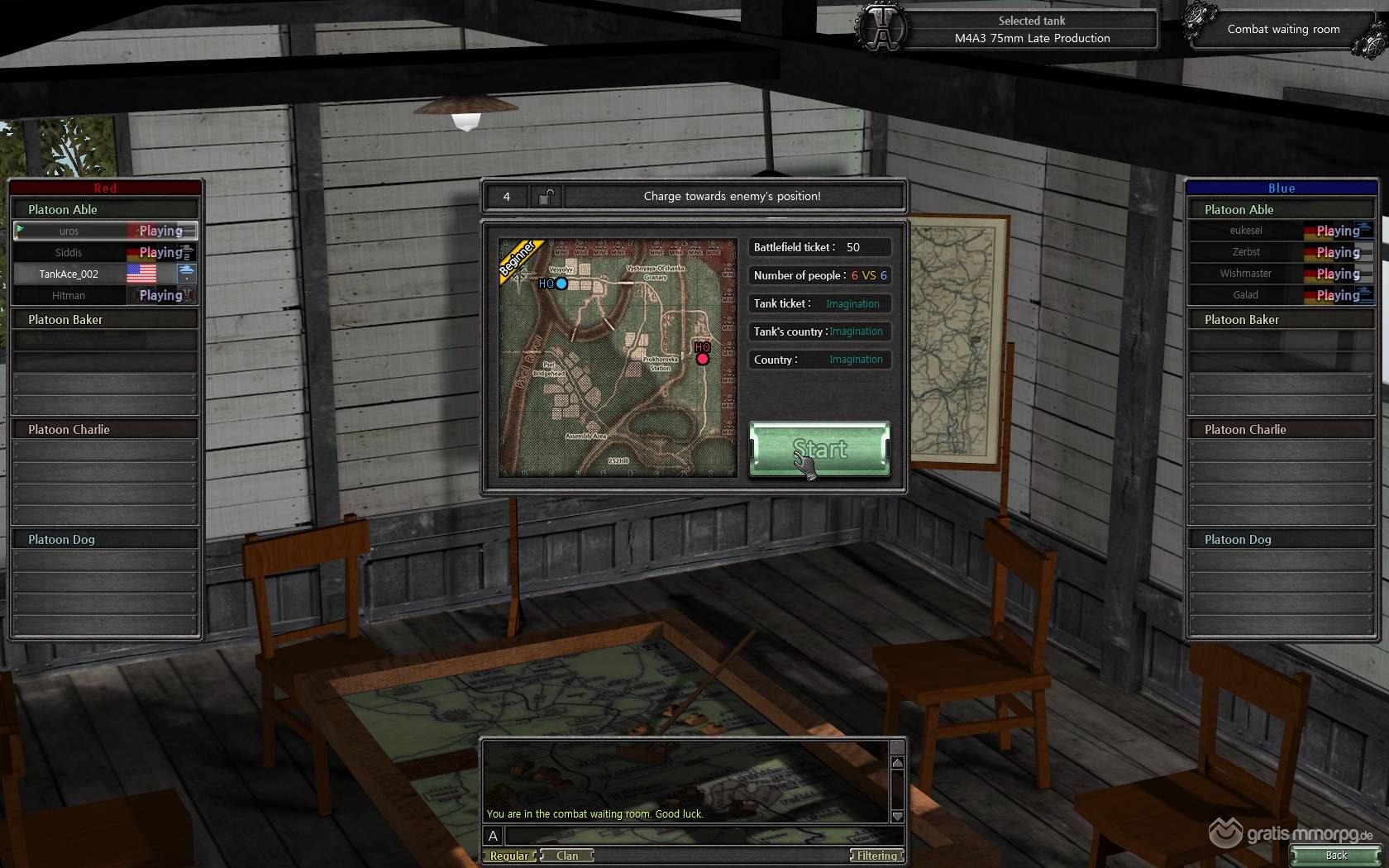Select player Zerbst in Blue team

[1246, 252]
